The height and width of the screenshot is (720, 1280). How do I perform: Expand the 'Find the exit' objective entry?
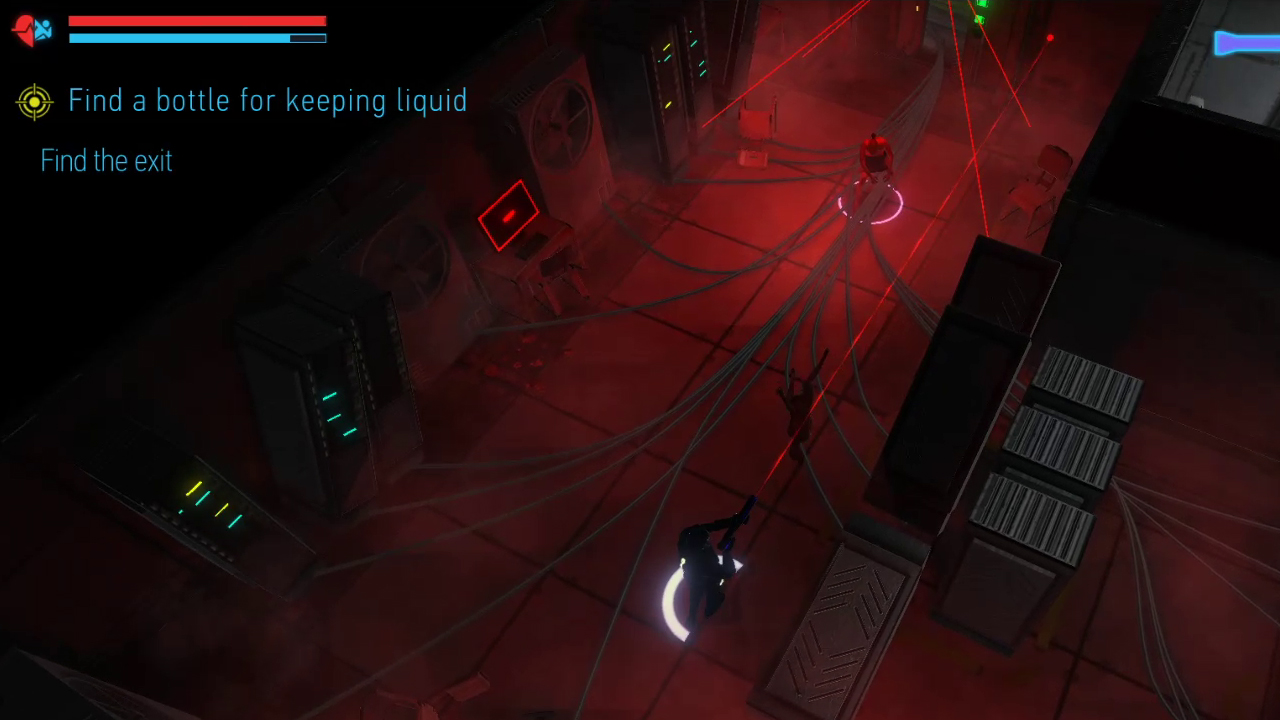point(106,161)
